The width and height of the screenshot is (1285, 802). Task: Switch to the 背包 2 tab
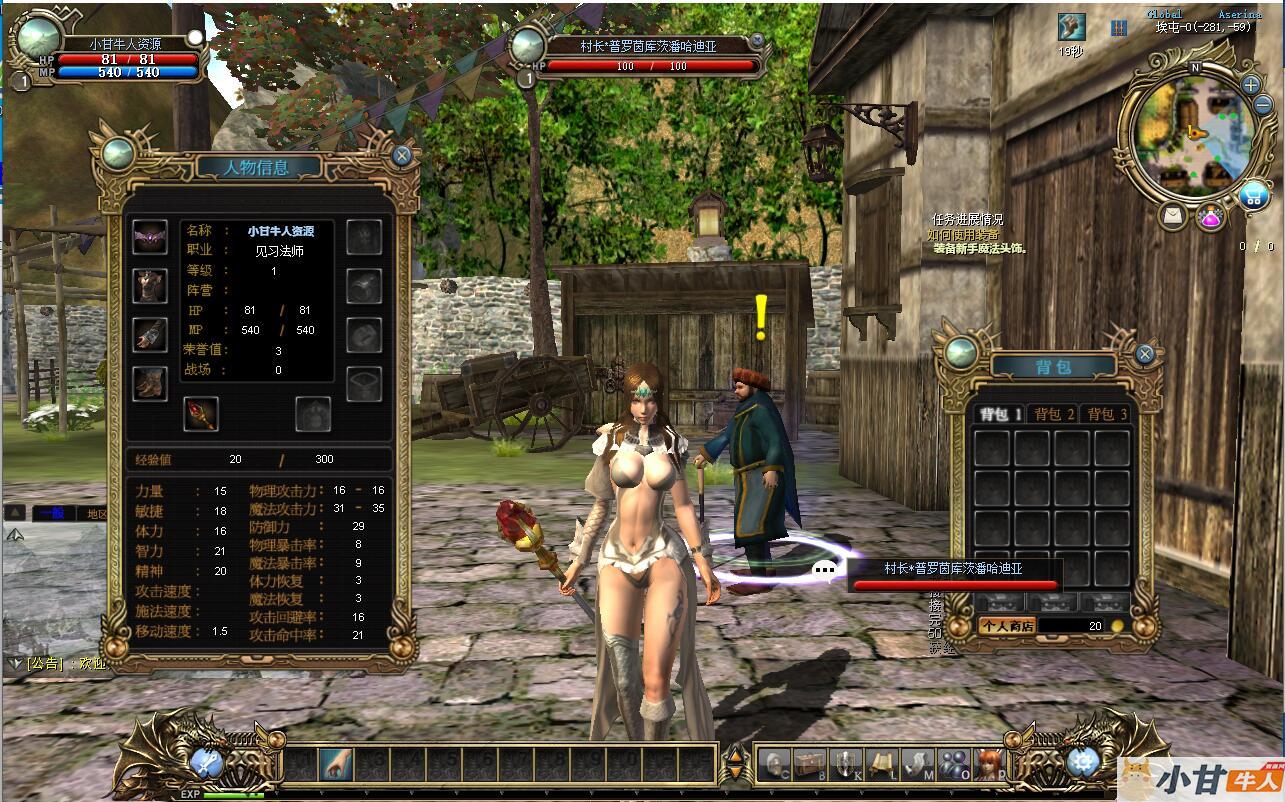(x=1054, y=414)
